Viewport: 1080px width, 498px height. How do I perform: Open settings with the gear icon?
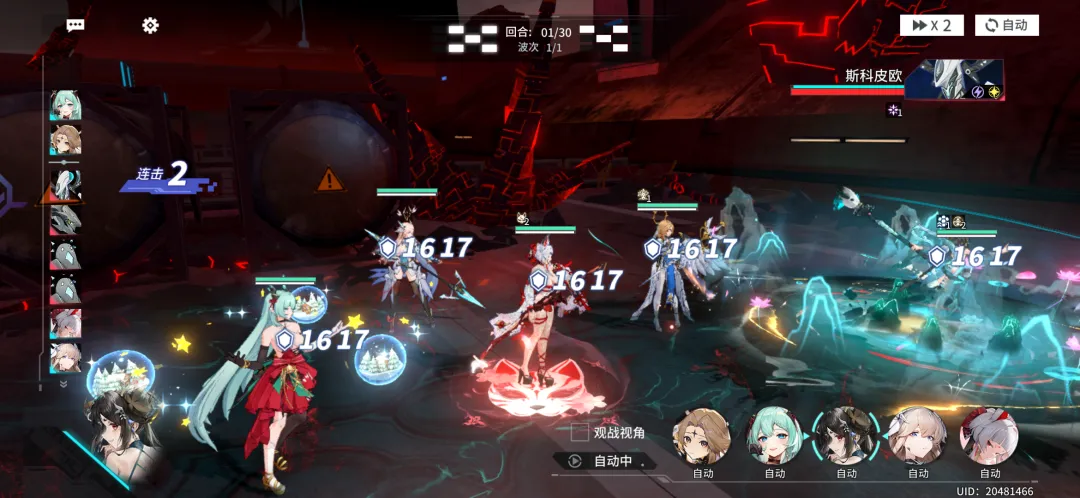(150, 25)
